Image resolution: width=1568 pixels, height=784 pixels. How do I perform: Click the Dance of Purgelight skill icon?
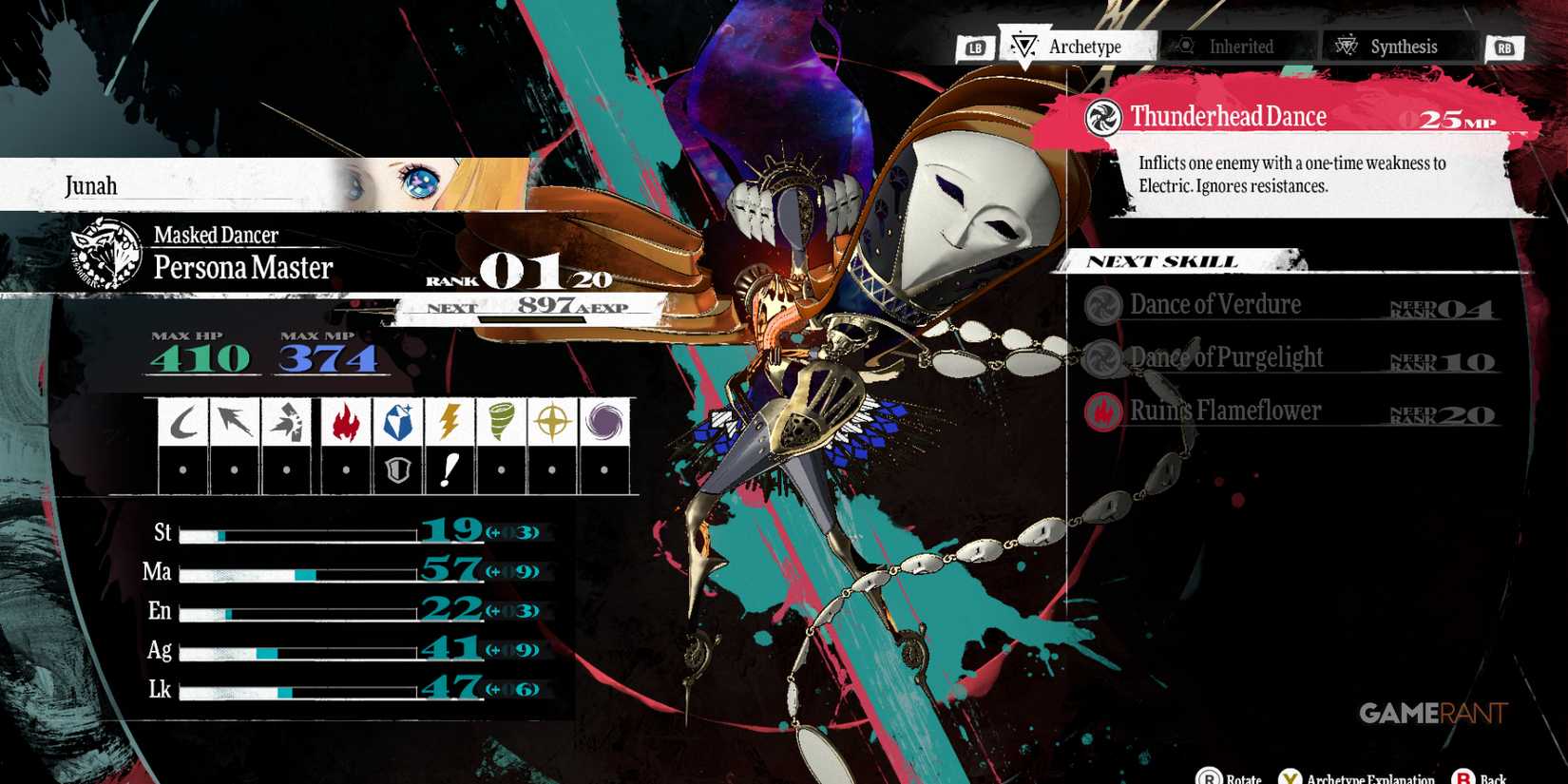pos(1102,359)
